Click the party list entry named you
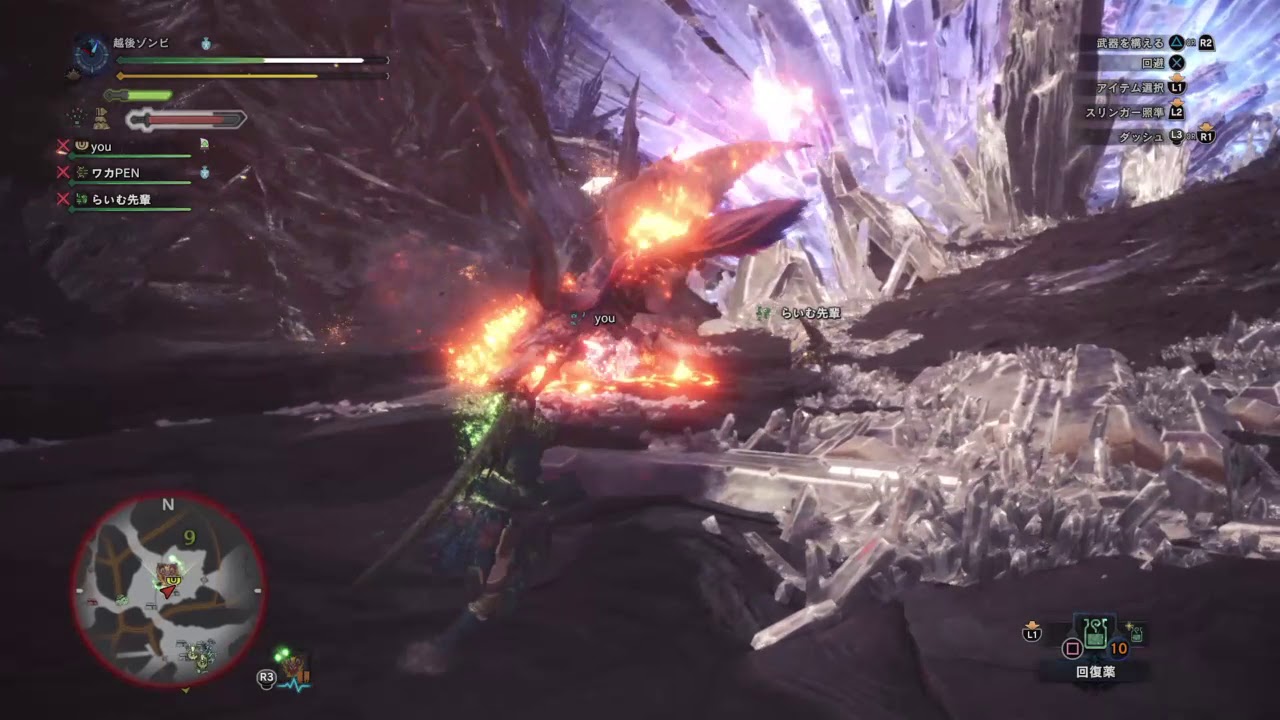 tap(101, 146)
